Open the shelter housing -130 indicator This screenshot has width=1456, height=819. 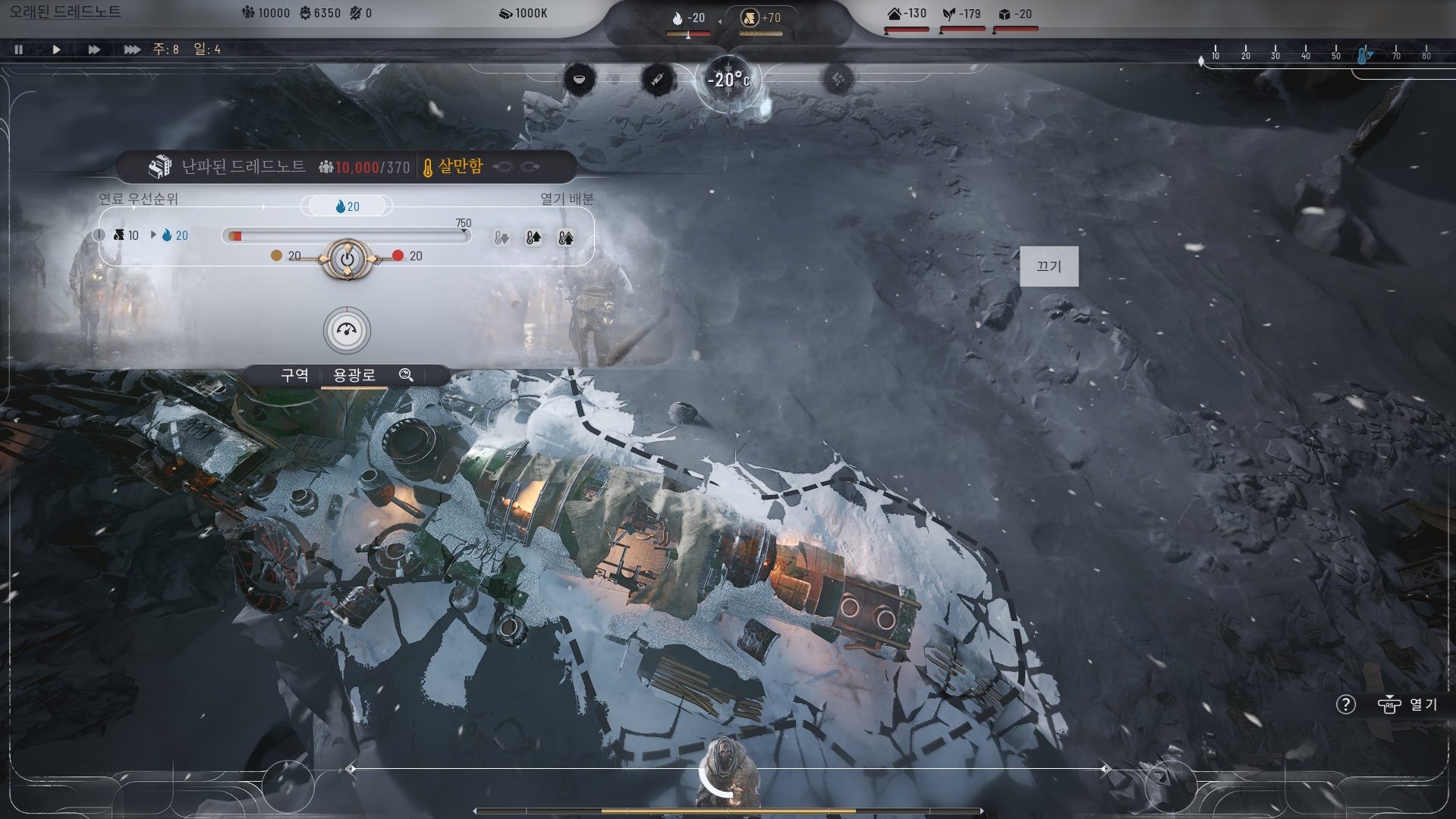(x=907, y=14)
